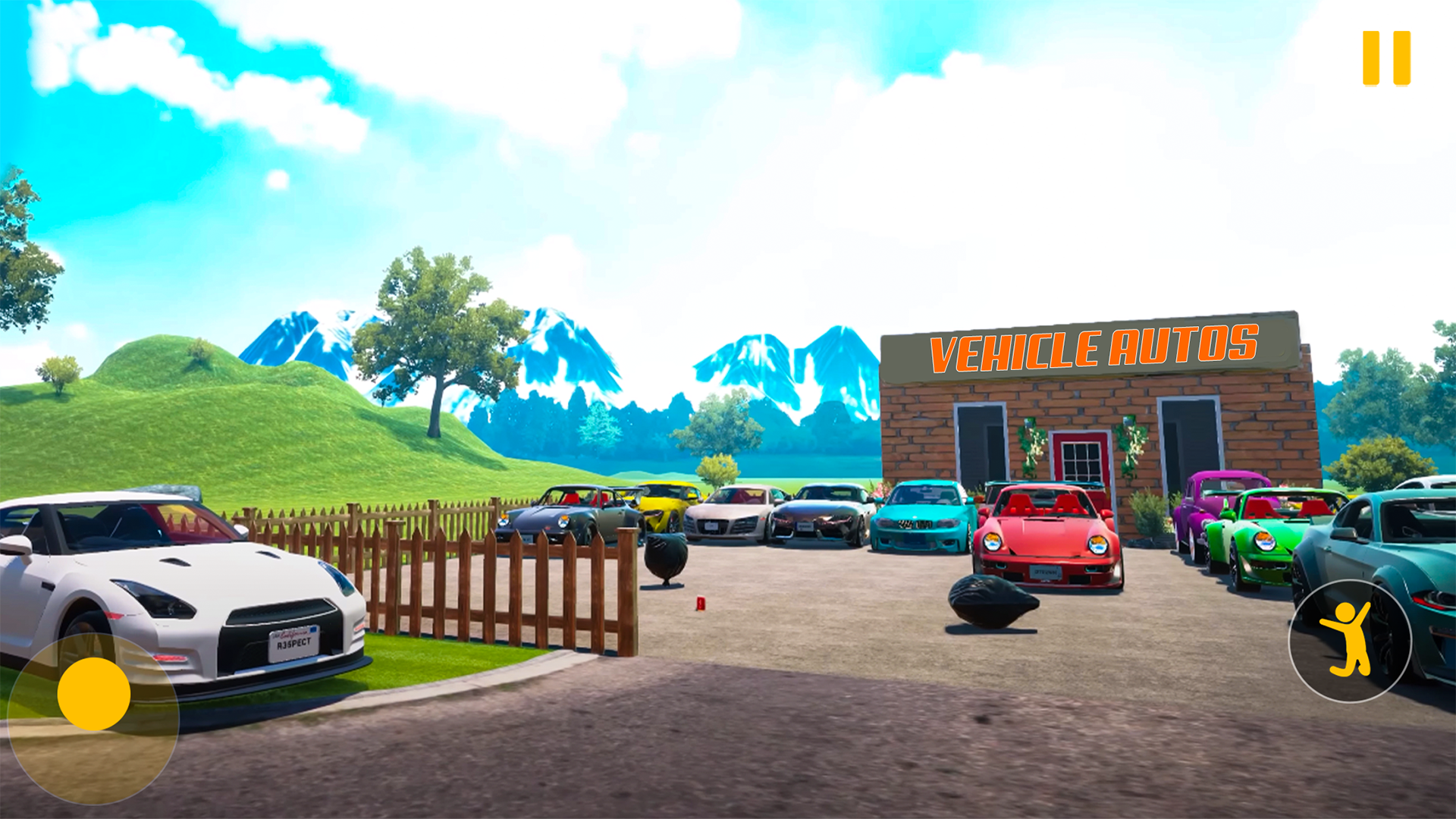Pause the game
This screenshot has width=1456, height=819.
coord(1386,58)
